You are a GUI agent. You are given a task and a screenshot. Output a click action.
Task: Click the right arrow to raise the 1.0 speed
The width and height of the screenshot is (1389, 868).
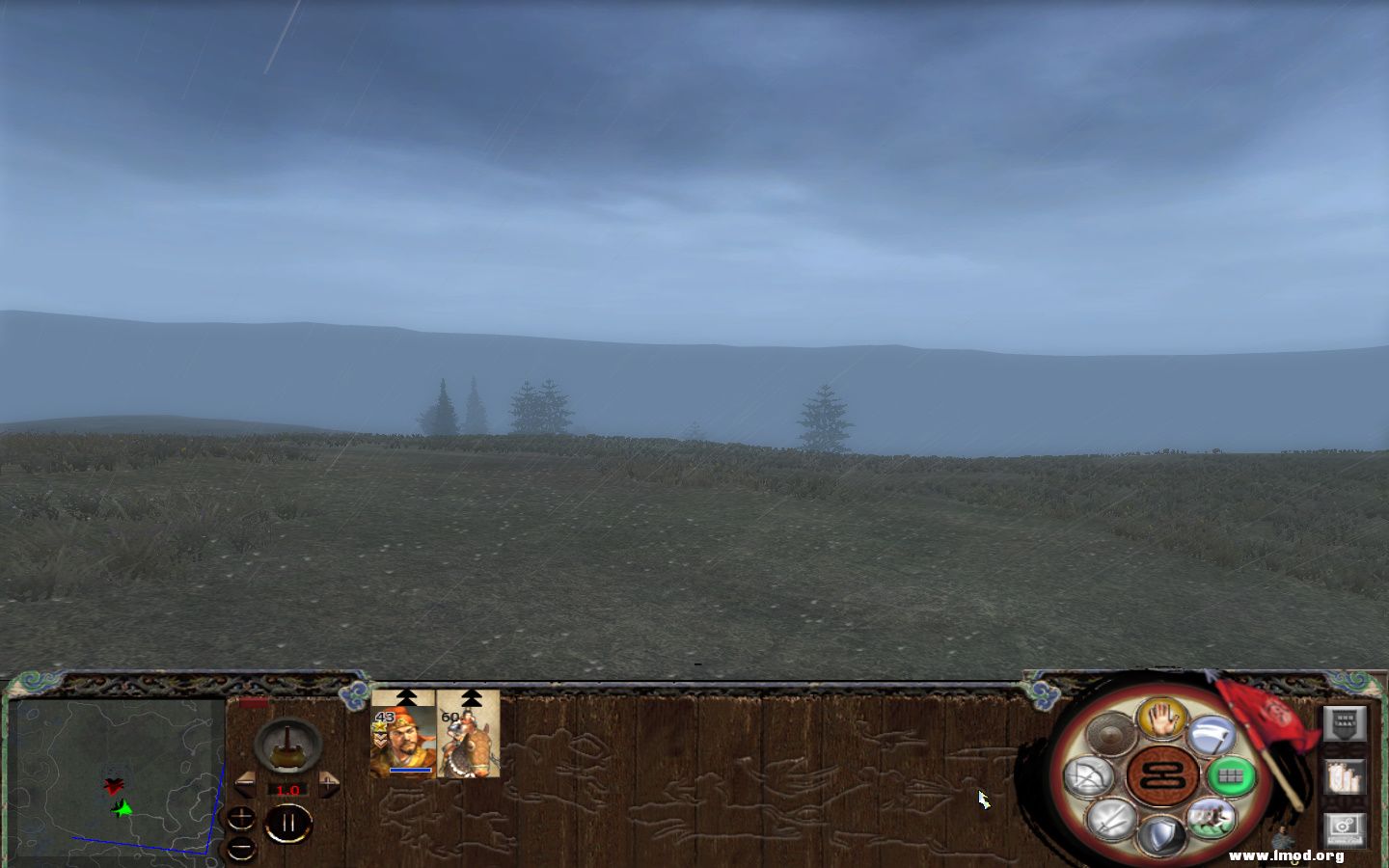pos(329,782)
